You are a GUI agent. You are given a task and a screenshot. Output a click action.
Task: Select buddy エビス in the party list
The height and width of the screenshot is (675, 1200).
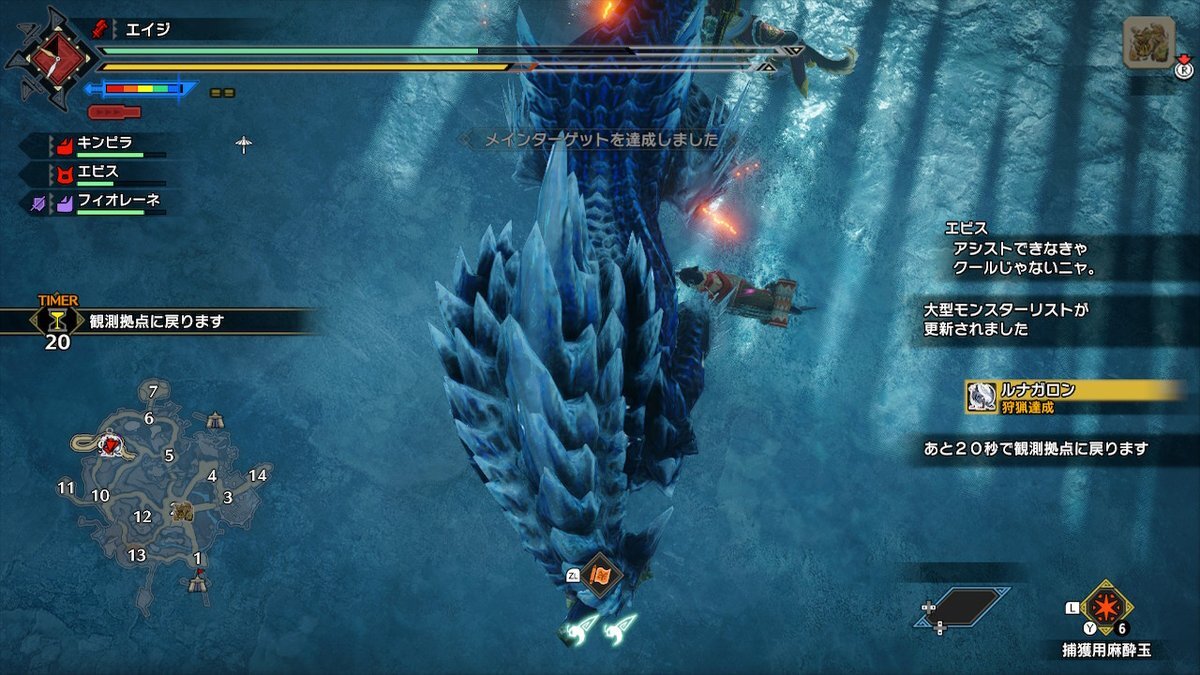[x=97, y=172]
